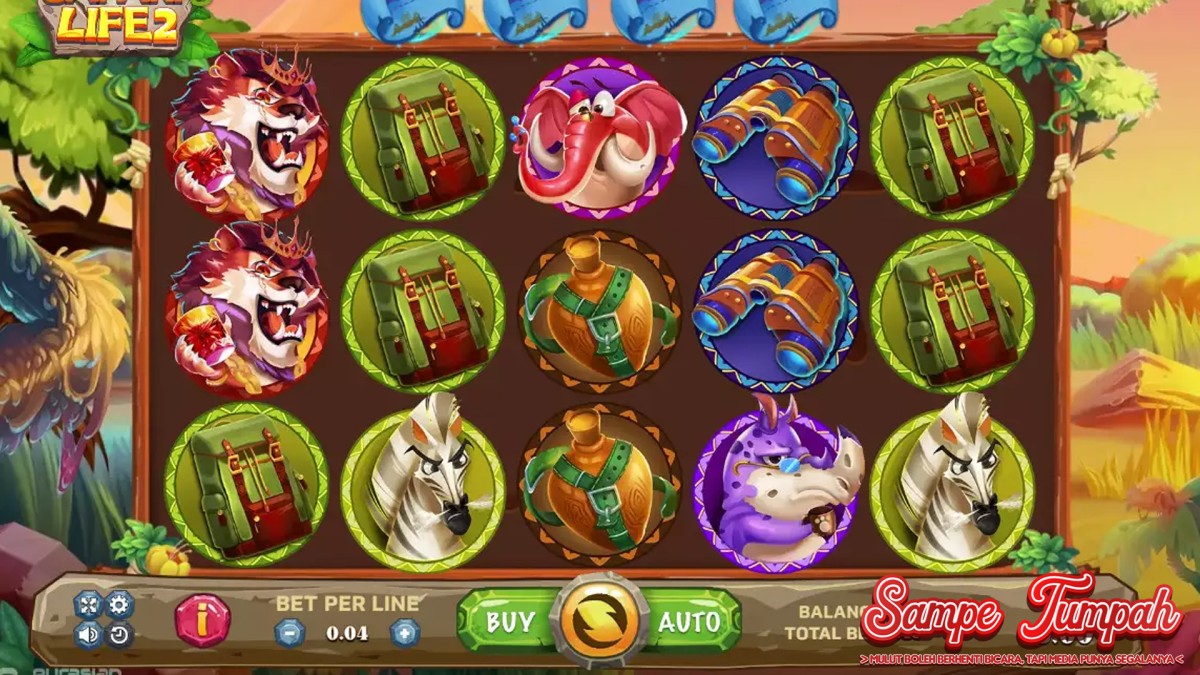Open the BUY feature
Viewport: 1200px width, 675px height.
pyautogui.click(x=508, y=621)
